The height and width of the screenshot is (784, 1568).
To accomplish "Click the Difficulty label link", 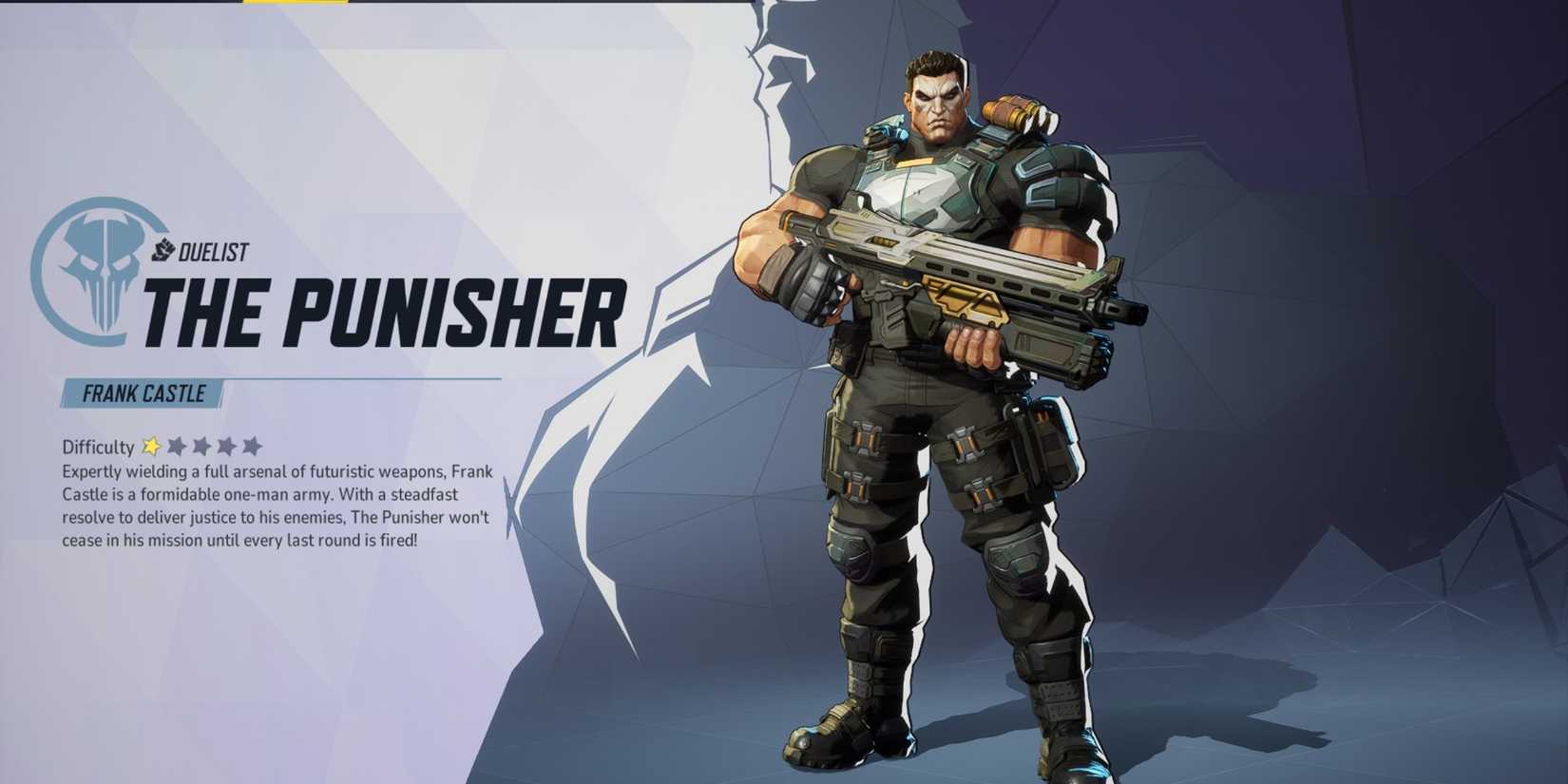I will 97,447.
